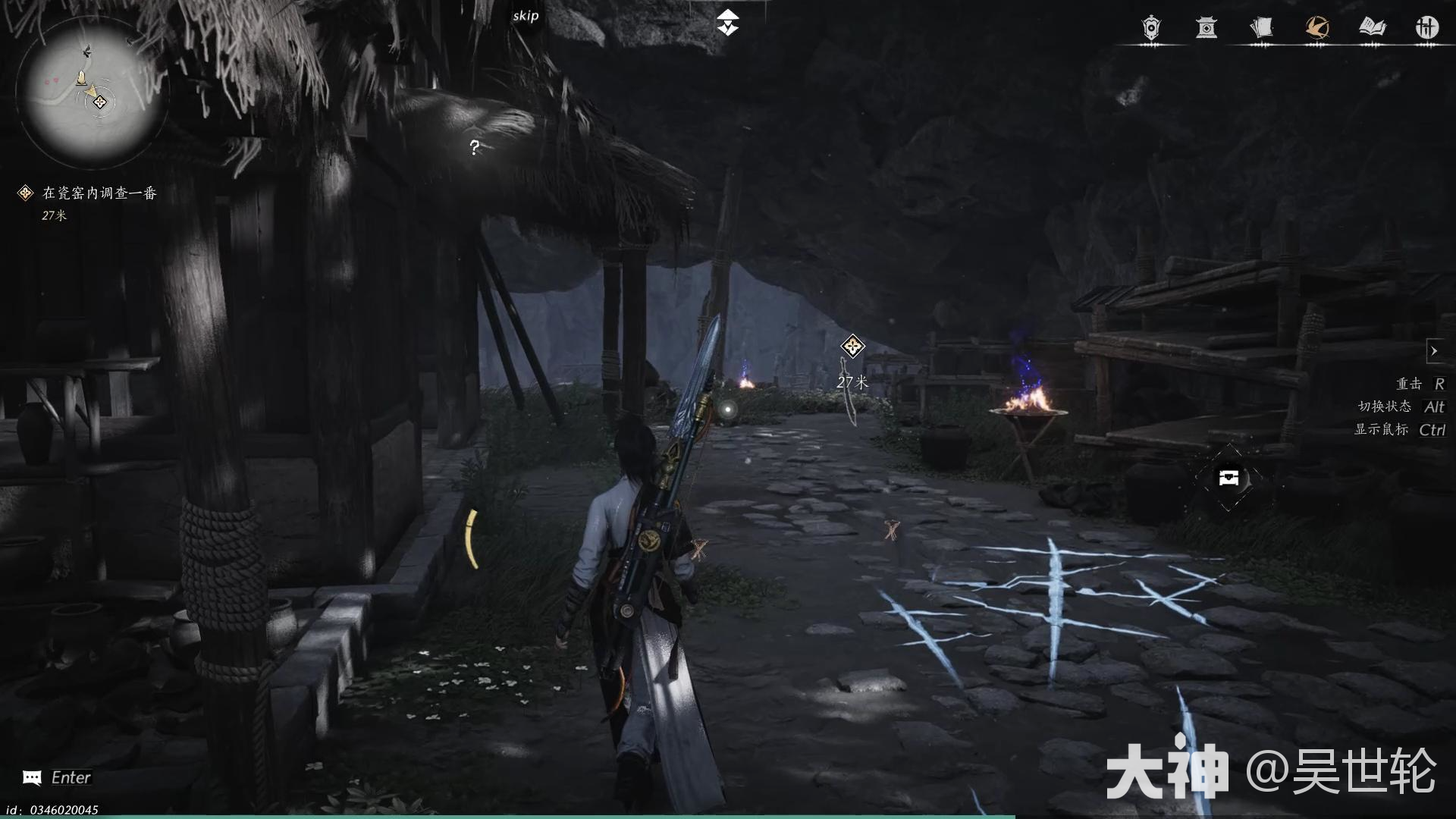This screenshot has height=819, width=1456.
Task: Click the chat bubble icon near Enter prompt
Action: point(30,777)
